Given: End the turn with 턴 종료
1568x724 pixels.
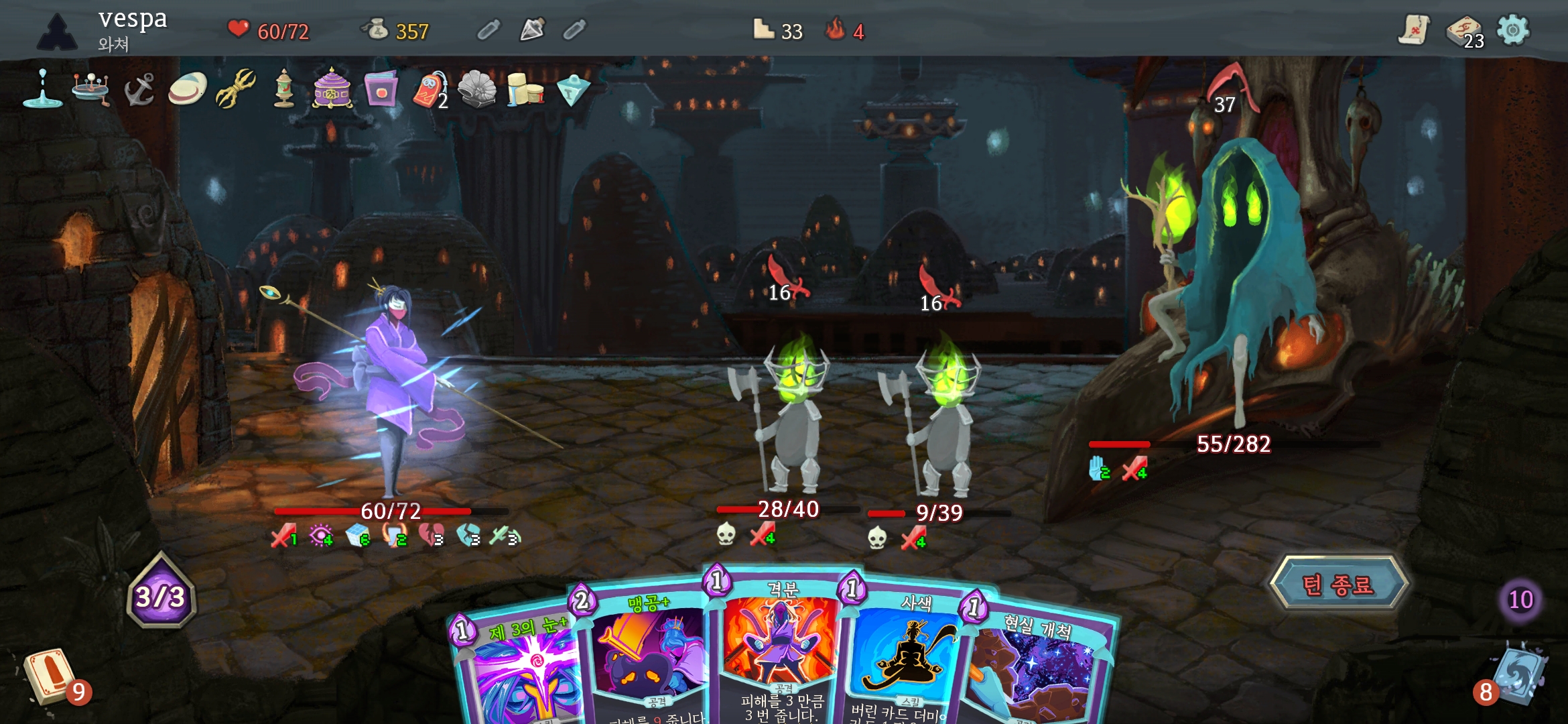Looking at the screenshot, I should 1338,585.
